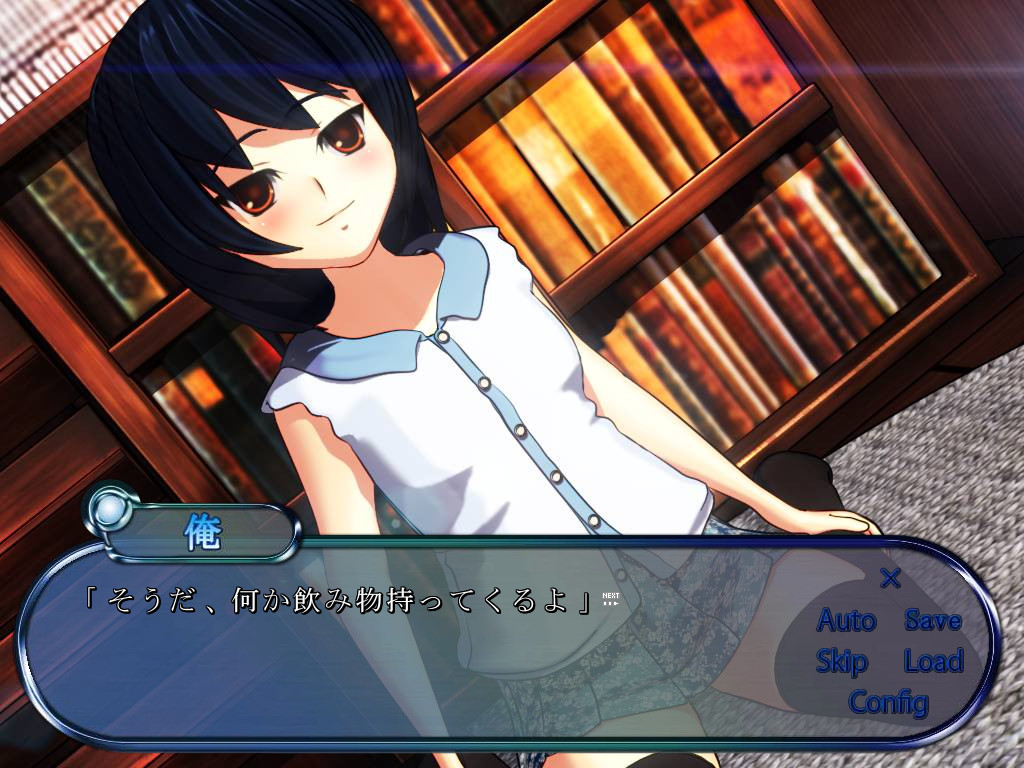This screenshot has height=768, width=1024.
Task: Click the NEXT indicator to advance the text
Action: tap(611, 599)
